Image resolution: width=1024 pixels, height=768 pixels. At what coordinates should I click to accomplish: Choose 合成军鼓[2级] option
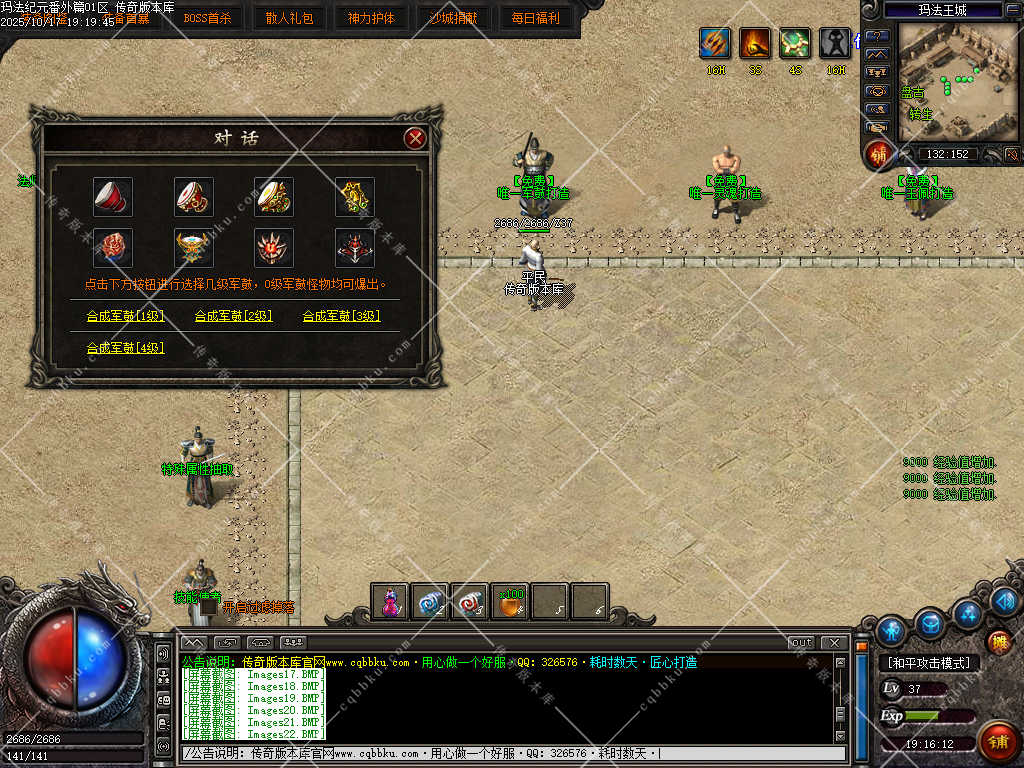pyautogui.click(x=233, y=316)
